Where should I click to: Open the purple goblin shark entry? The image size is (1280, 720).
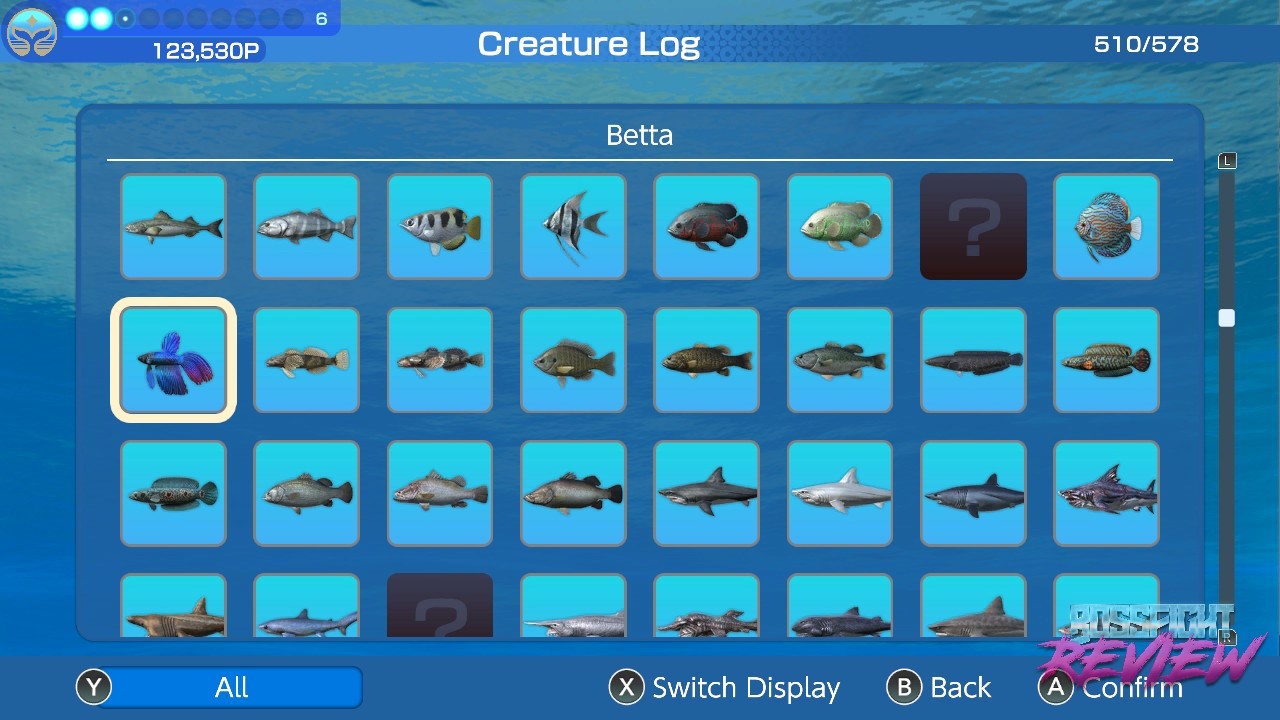[x=1106, y=494]
